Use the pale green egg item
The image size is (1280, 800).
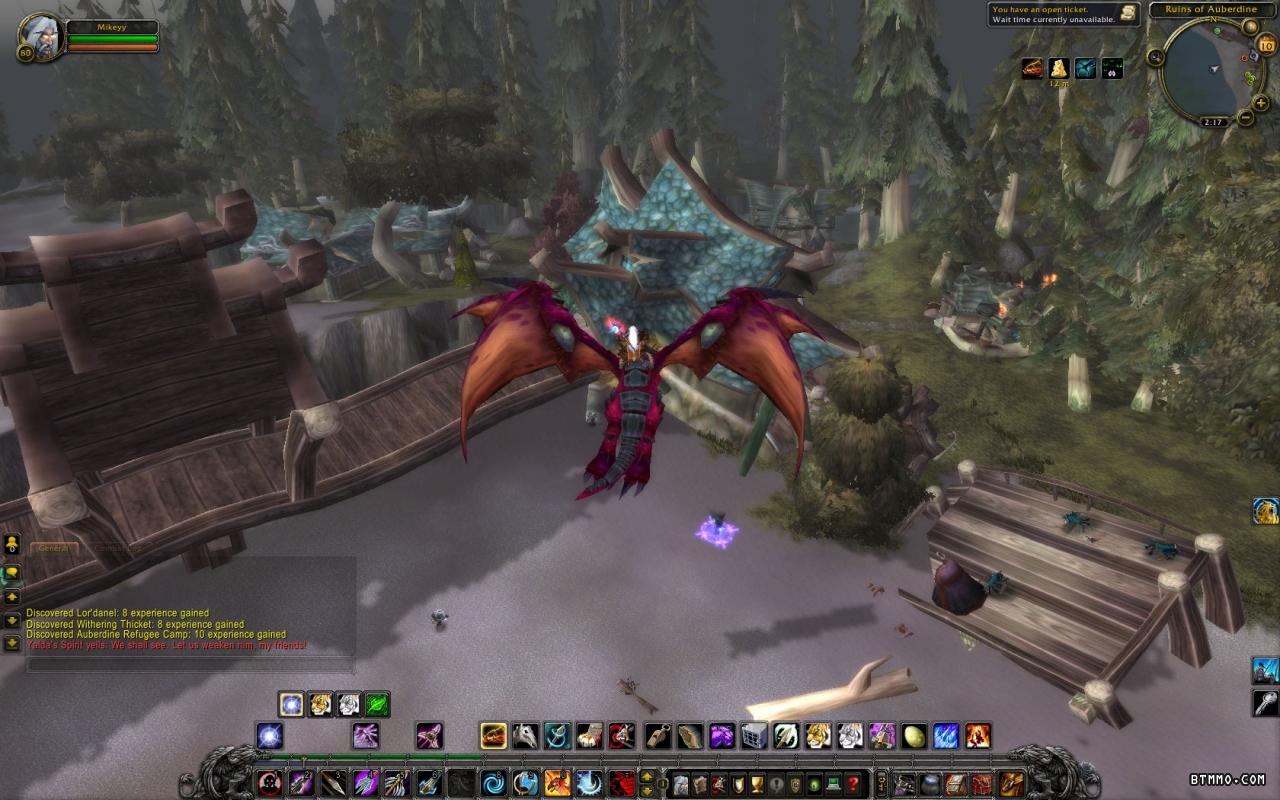point(914,736)
